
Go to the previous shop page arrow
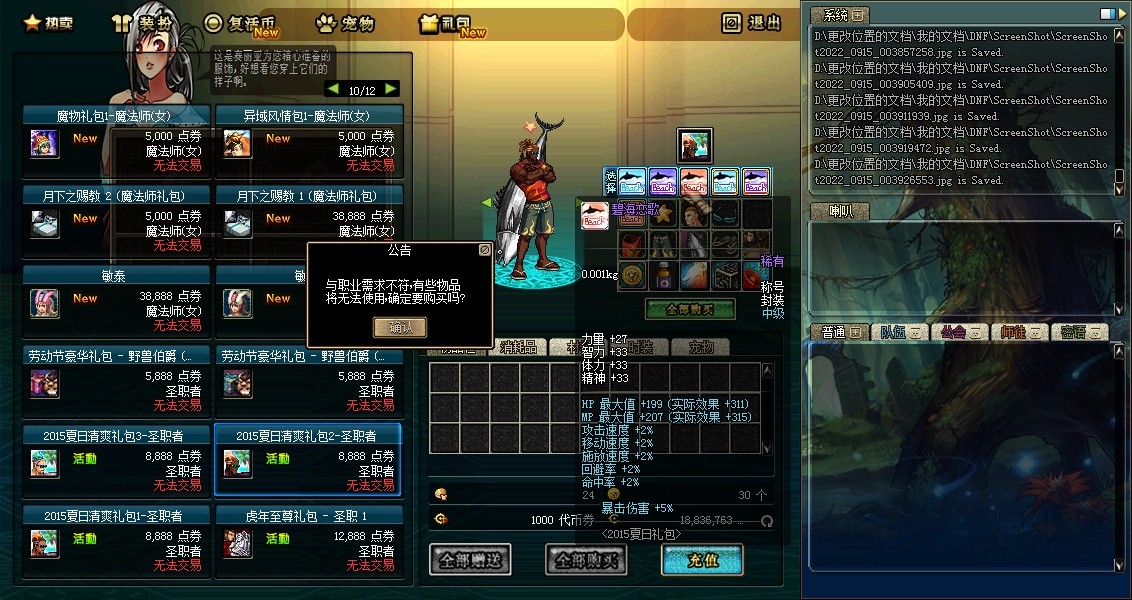coord(333,89)
